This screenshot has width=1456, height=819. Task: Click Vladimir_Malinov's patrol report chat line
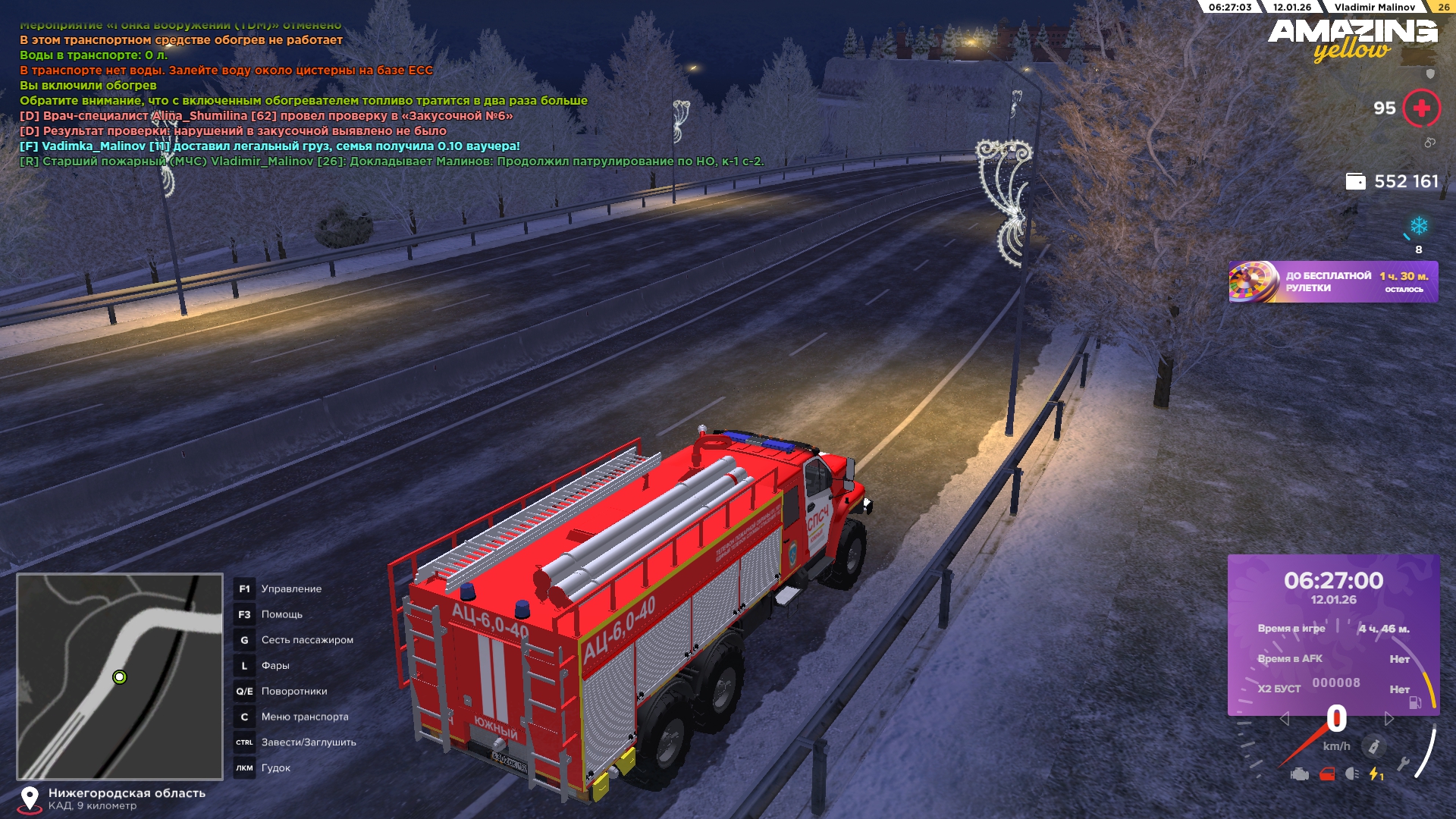pos(391,162)
